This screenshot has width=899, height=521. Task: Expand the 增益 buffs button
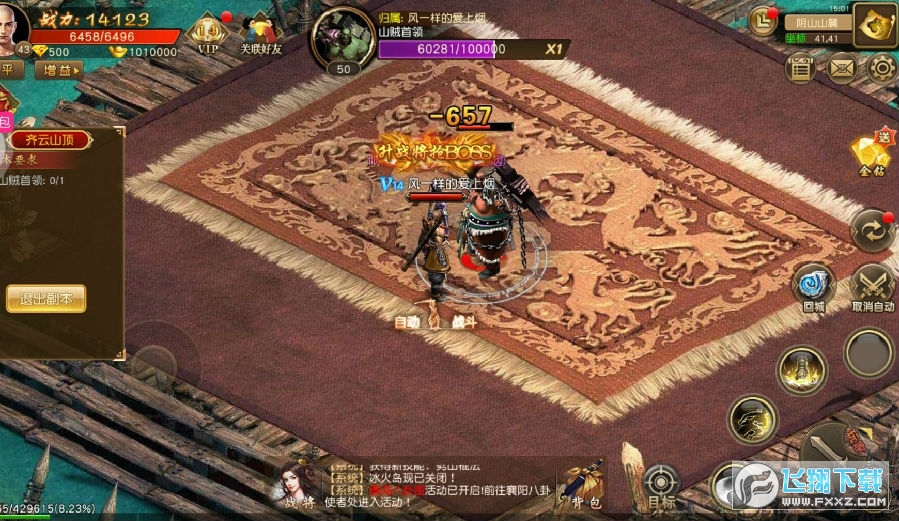pos(58,70)
